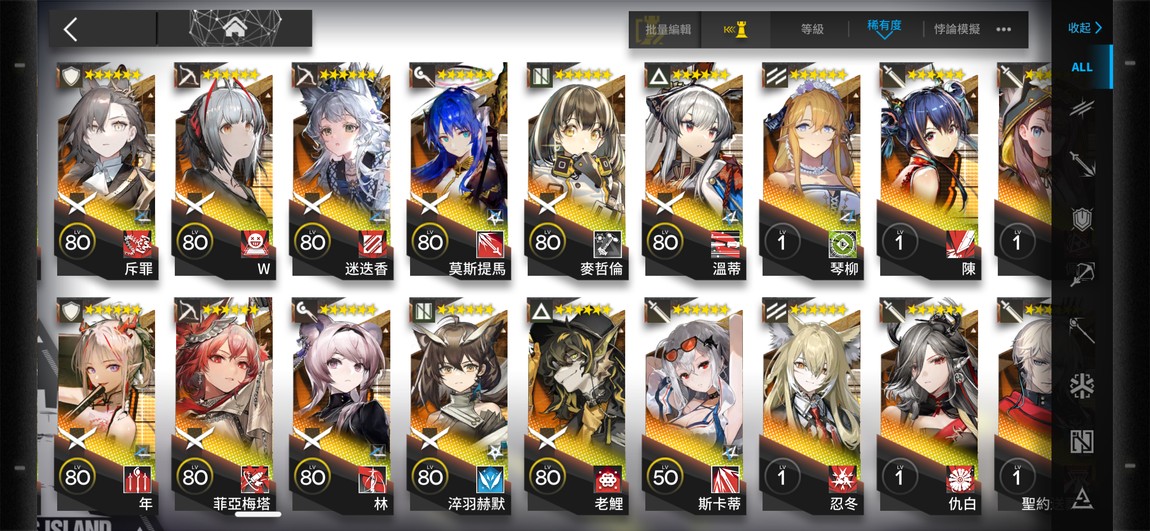Go back with the left arrow button
Image resolution: width=1150 pixels, height=531 pixels.
click(71, 29)
